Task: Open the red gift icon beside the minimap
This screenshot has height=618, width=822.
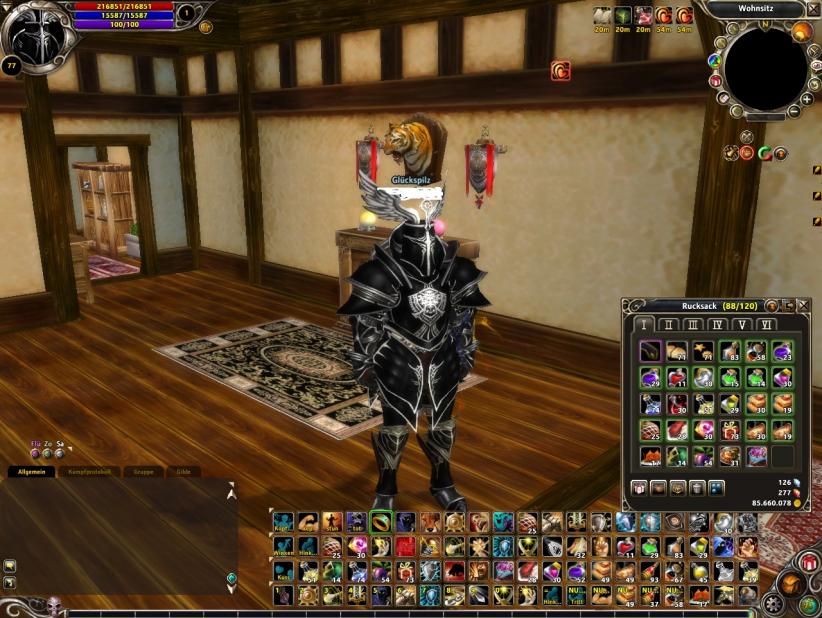Action: pos(716,81)
